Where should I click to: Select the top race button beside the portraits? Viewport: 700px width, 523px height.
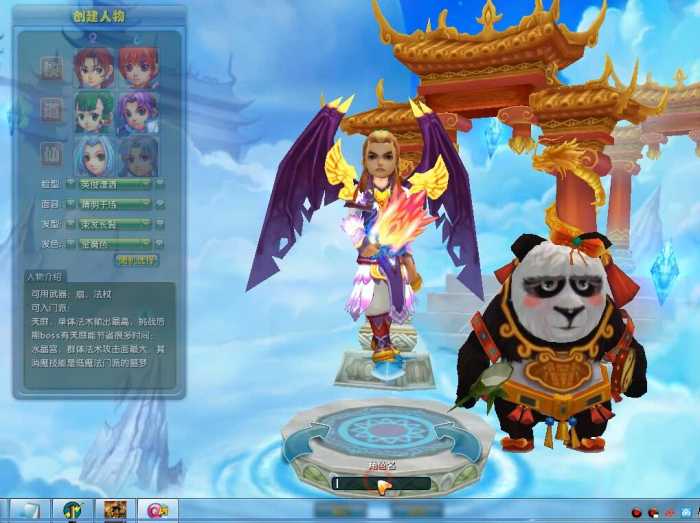tap(51, 67)
